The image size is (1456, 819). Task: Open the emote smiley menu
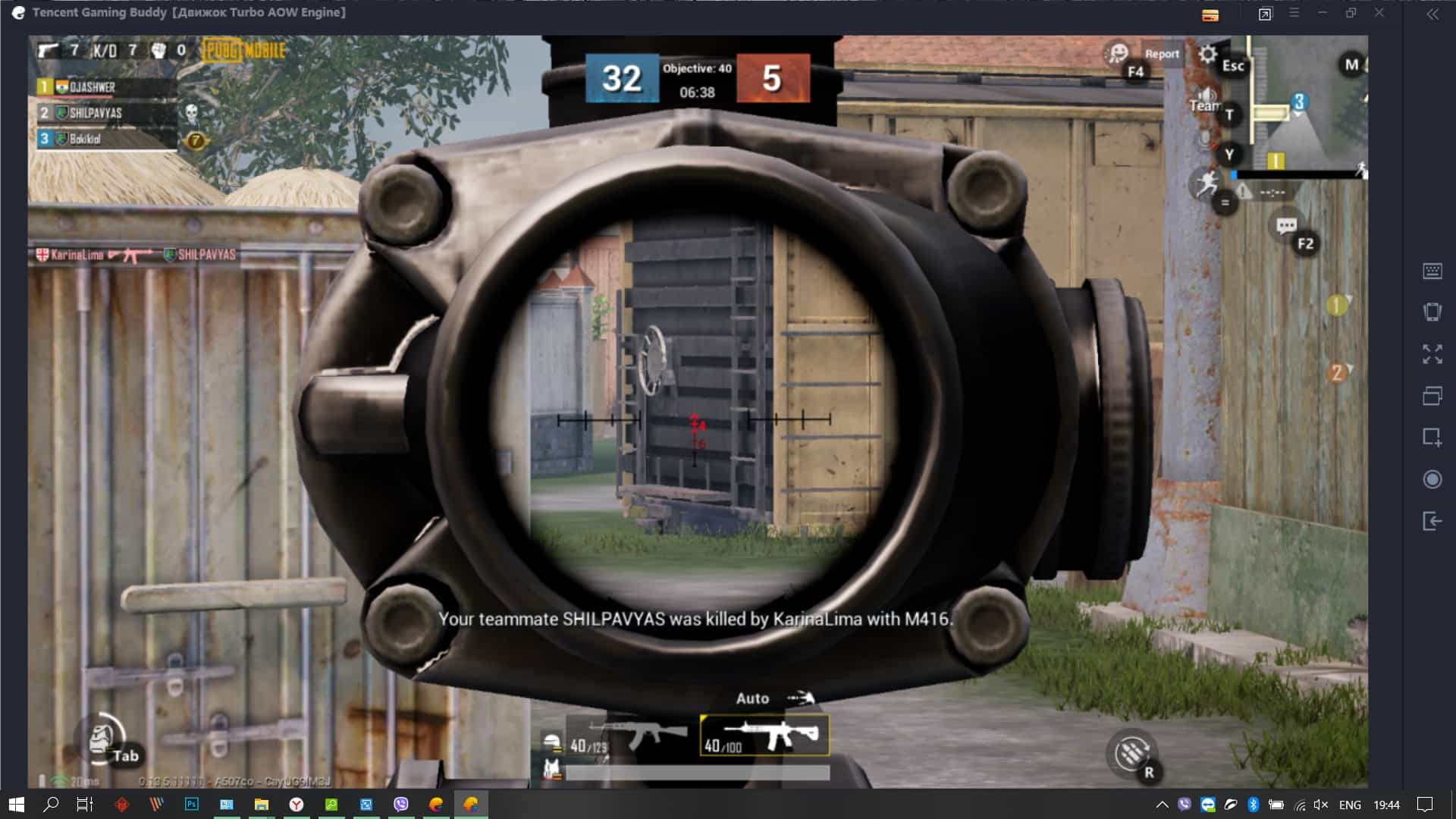pos(1117,53)
